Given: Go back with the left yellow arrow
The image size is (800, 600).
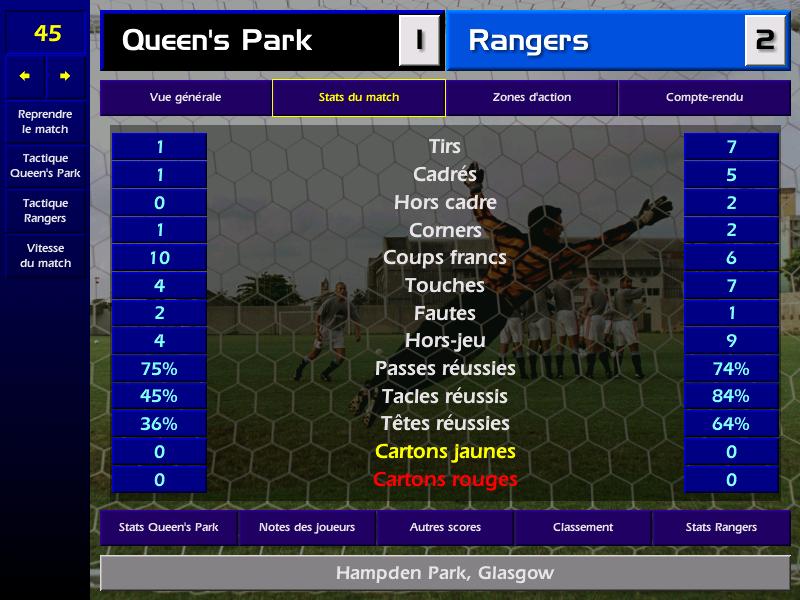Looking at the screenshot, I should point(25,76).
